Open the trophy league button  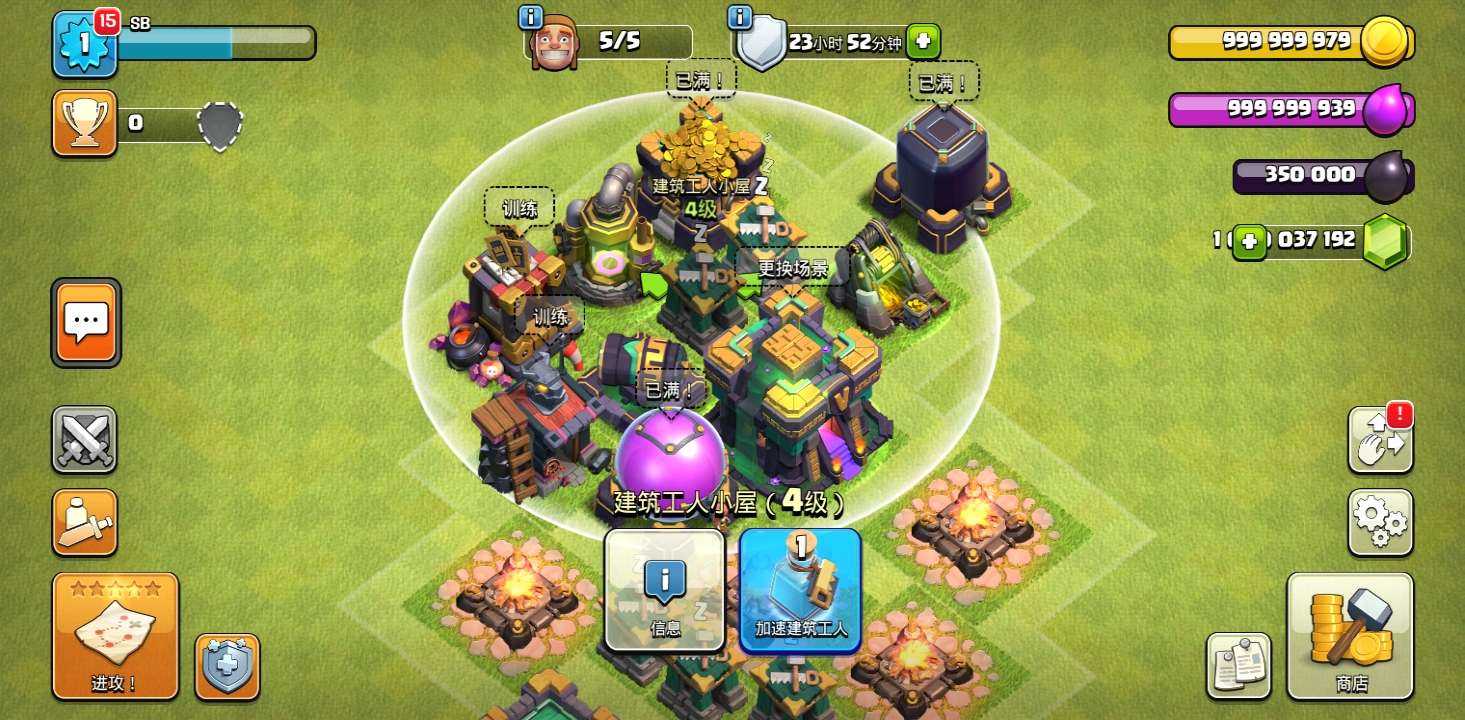coord(84,123)
